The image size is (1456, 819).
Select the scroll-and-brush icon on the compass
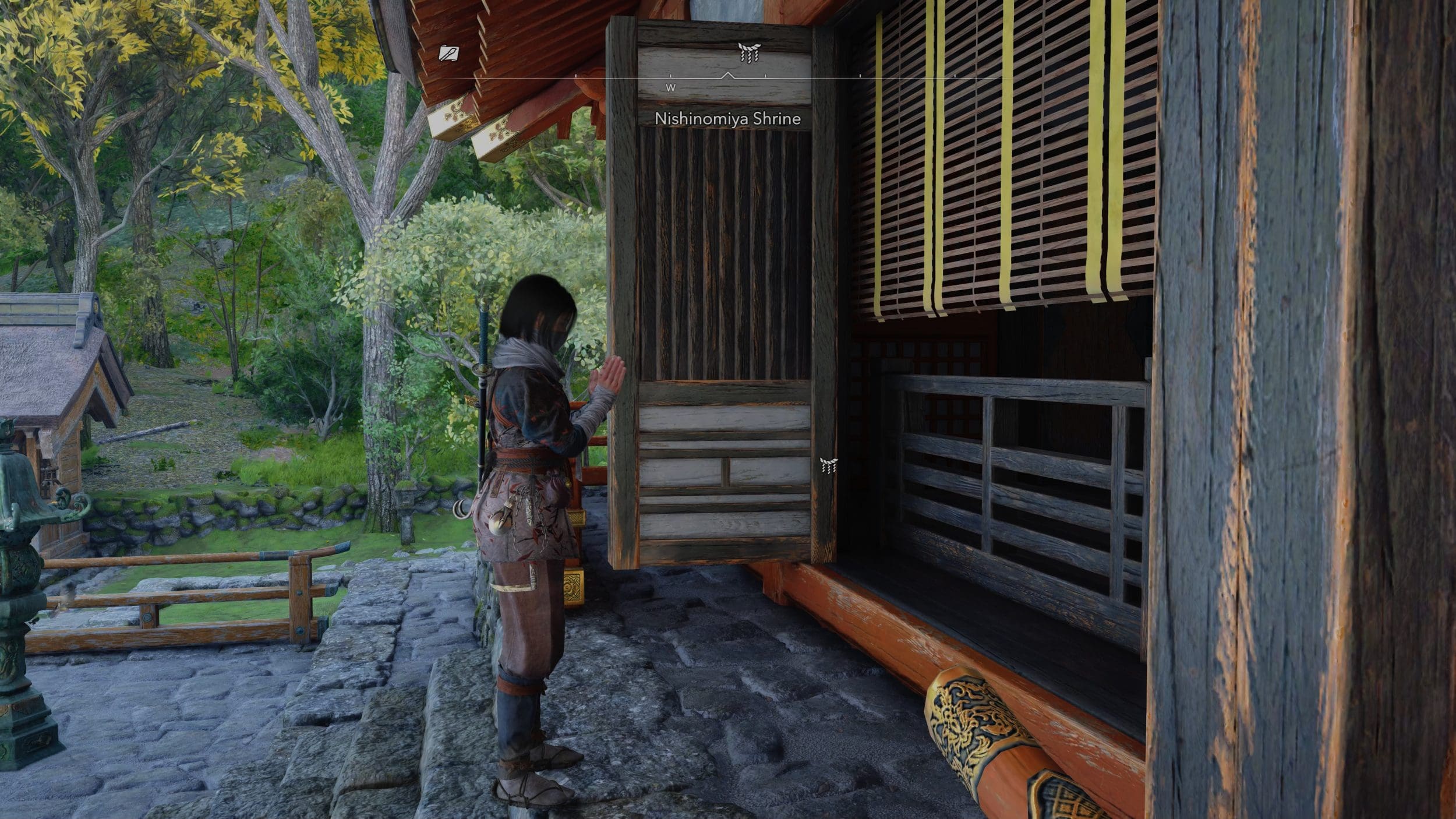point(448,54)
